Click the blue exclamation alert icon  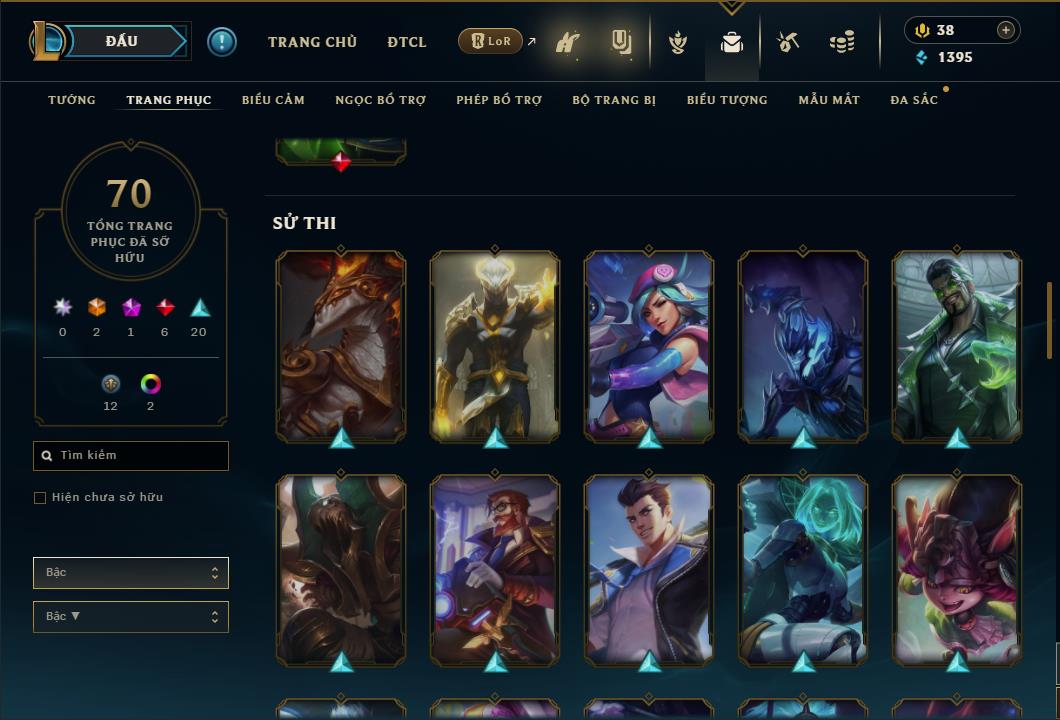coord(222,42)
